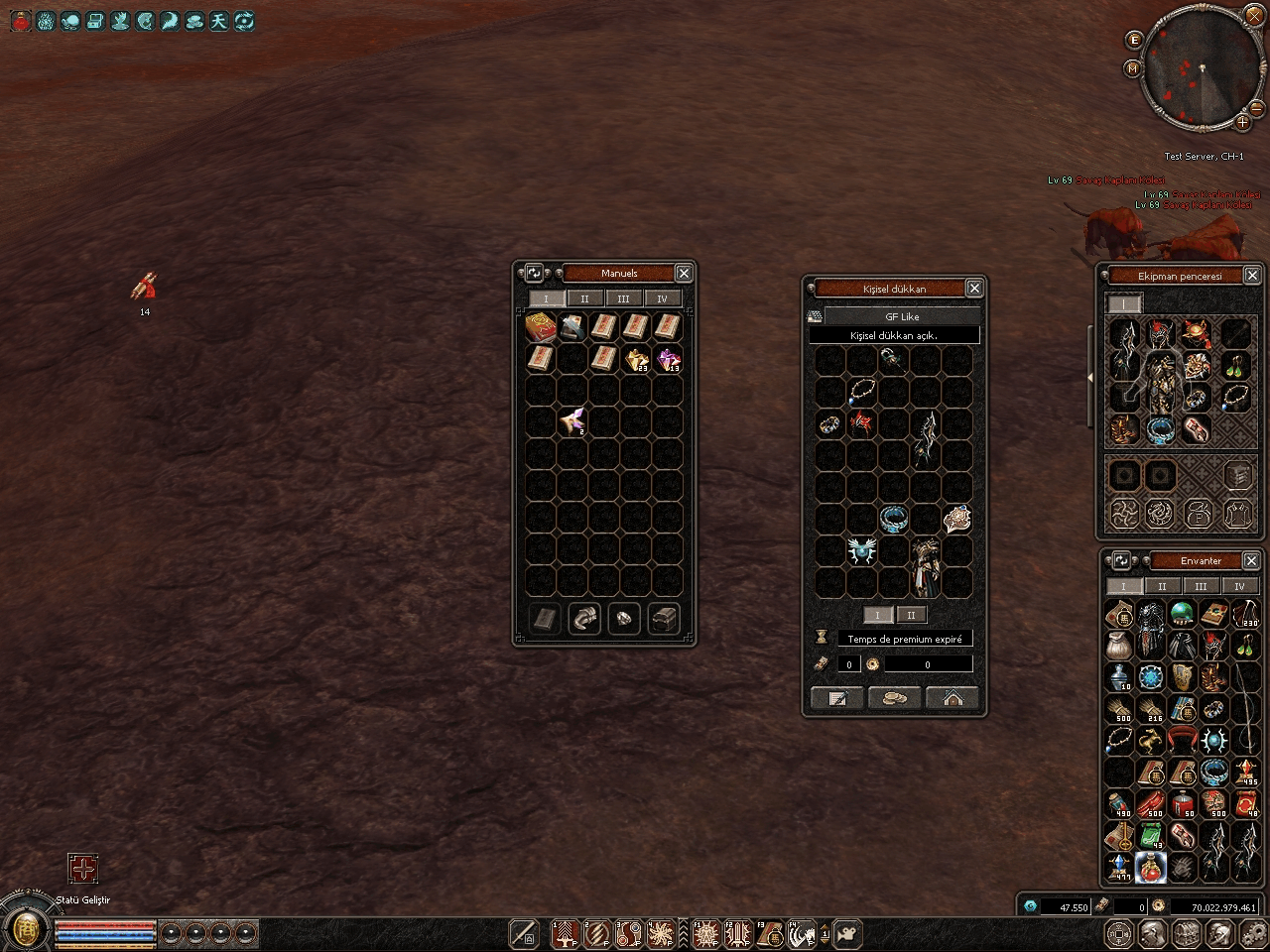Select the armor item in the shop
The image size is (1270, 952).
pyautogui.click(x=927, y=567)
